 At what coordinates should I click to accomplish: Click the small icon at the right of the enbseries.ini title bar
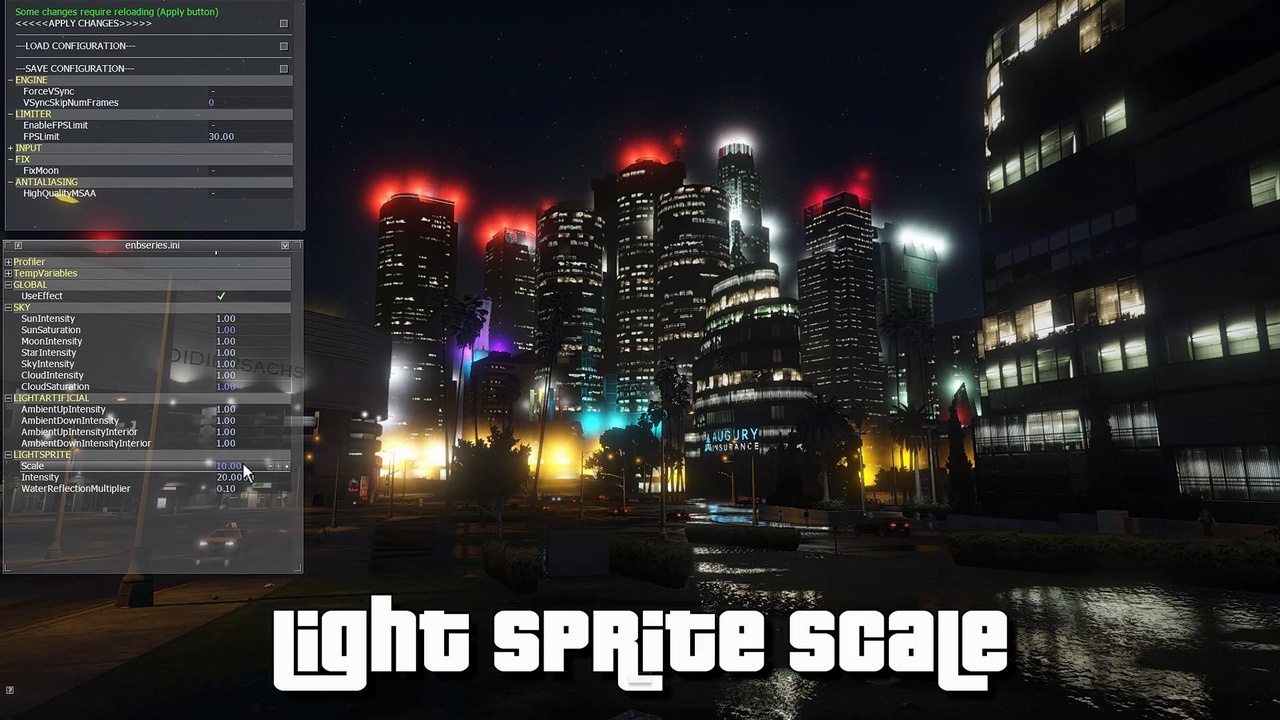pyautogui.click(x=285, y=245)
